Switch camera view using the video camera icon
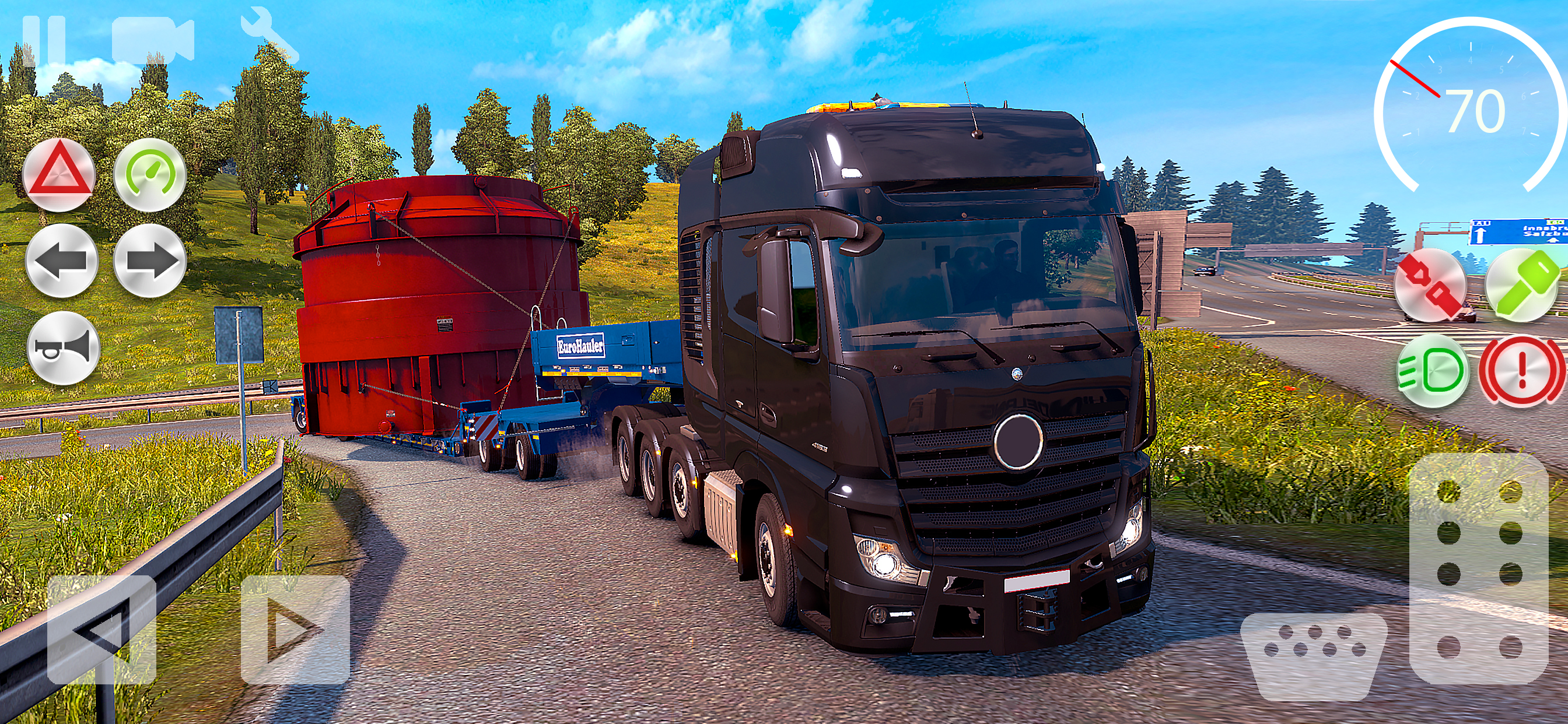Image resolution: width=1568 pixels, height=724 pixels. pyautogui.click(x=152, y=40)
